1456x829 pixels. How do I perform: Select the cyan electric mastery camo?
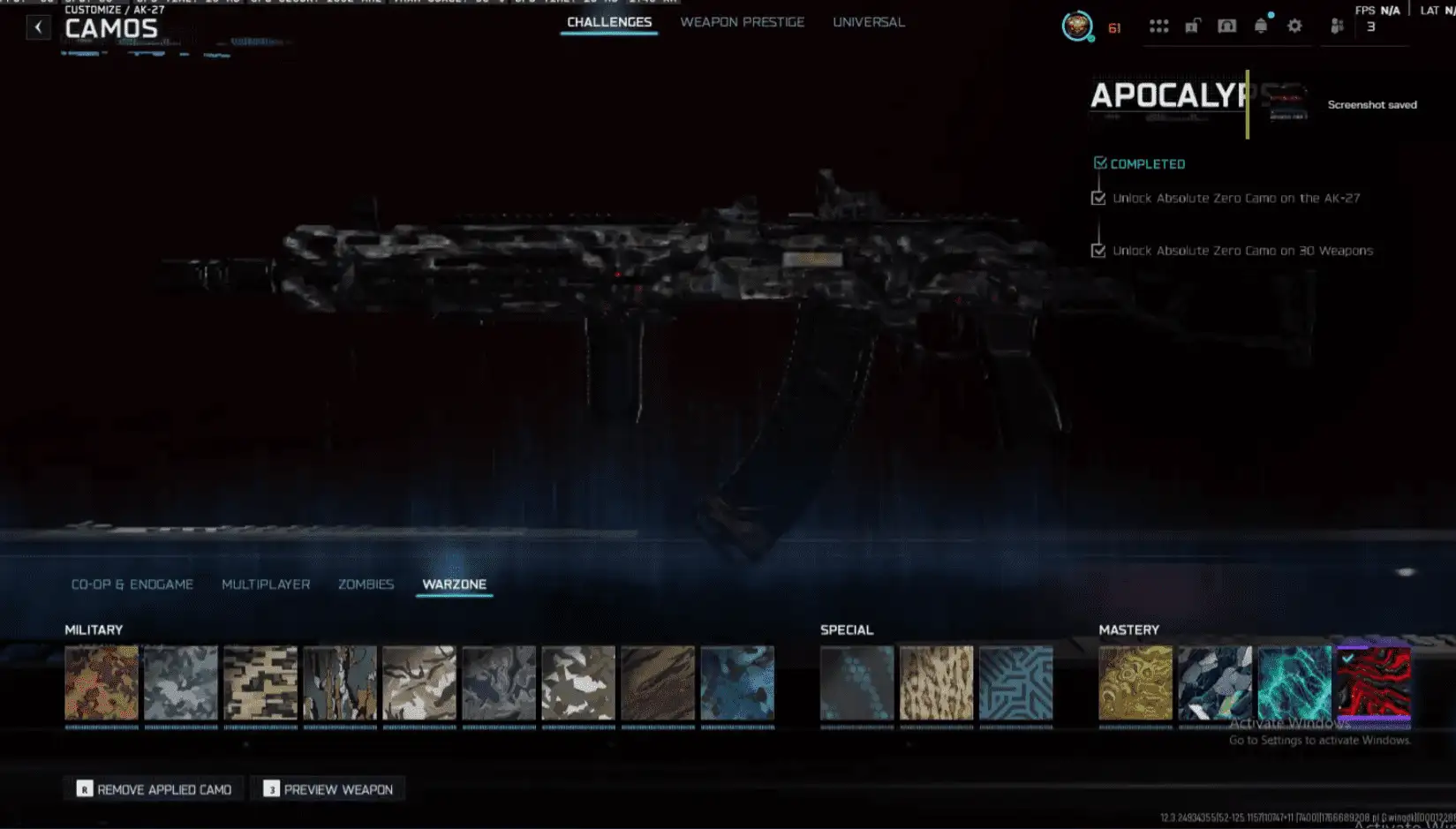(1294, 682)
